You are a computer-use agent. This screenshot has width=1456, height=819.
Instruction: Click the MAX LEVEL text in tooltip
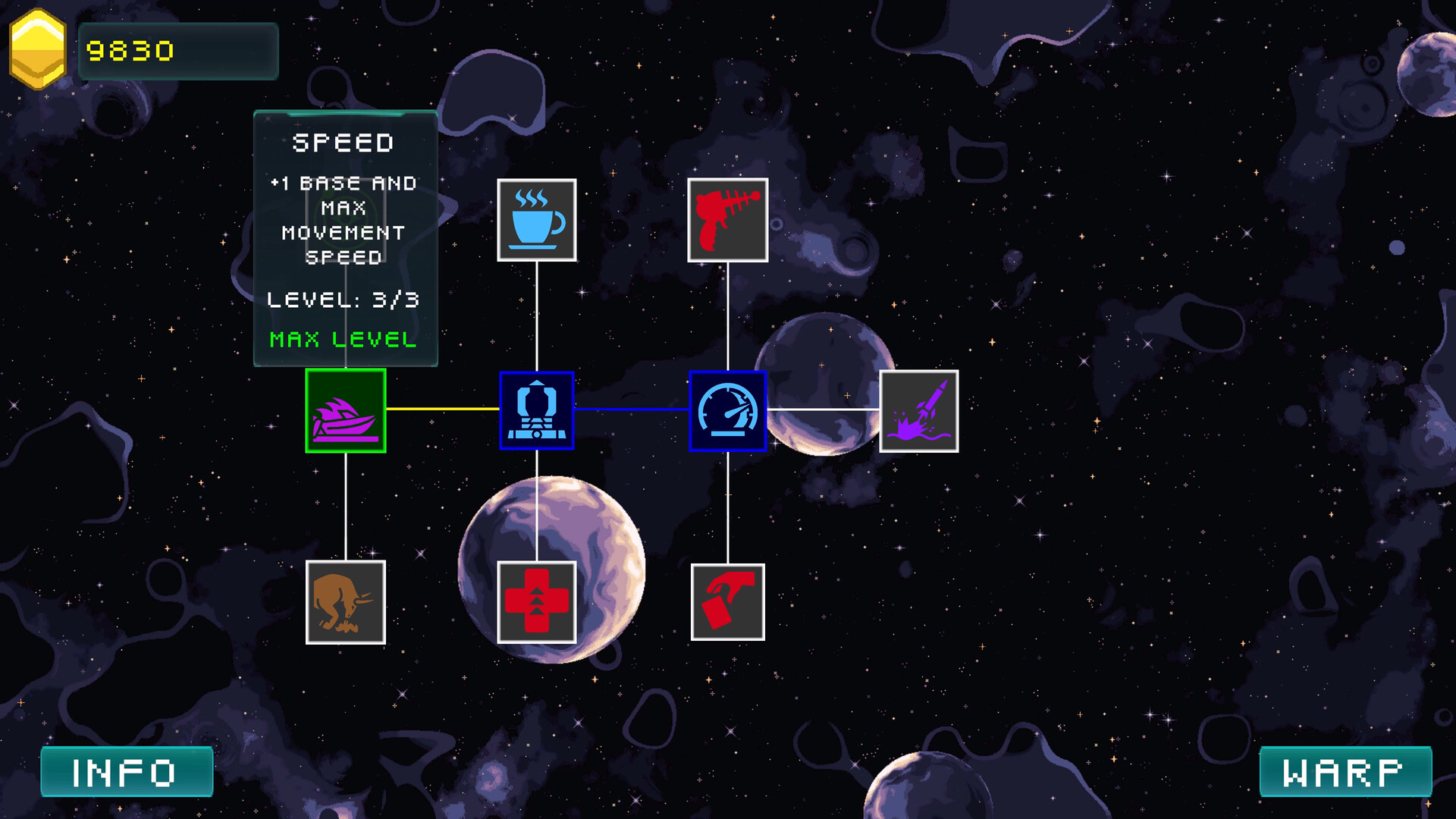(340, 340)
